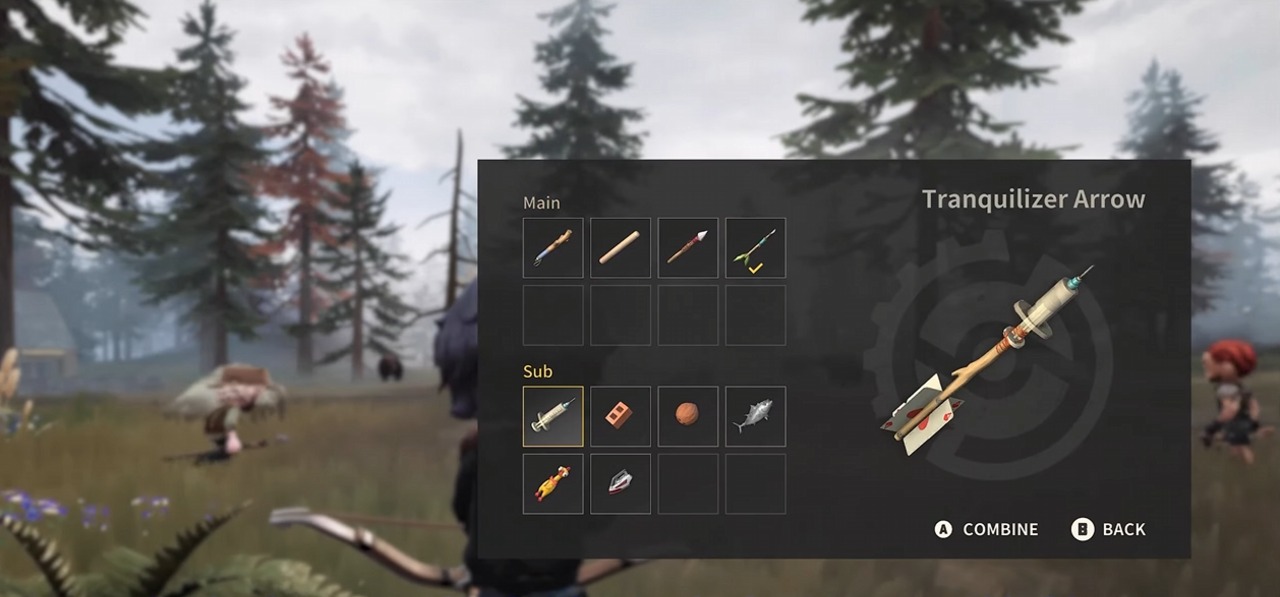The image size is (1280, 597).
Task: Pick the silver fish sub item
Action: [x=755, y=416]
